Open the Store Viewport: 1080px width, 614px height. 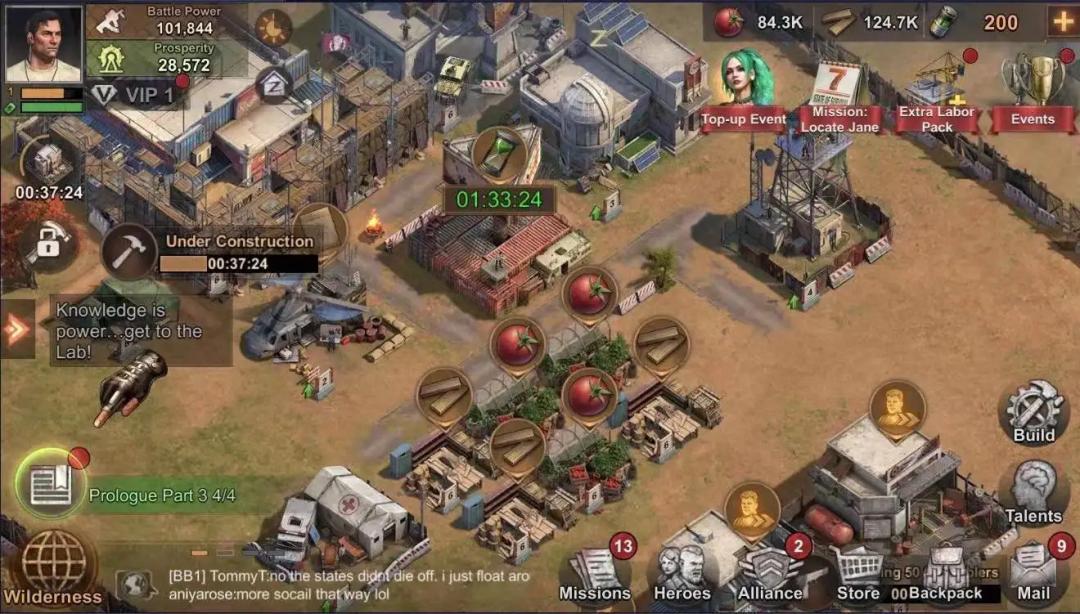coord(857,575)
